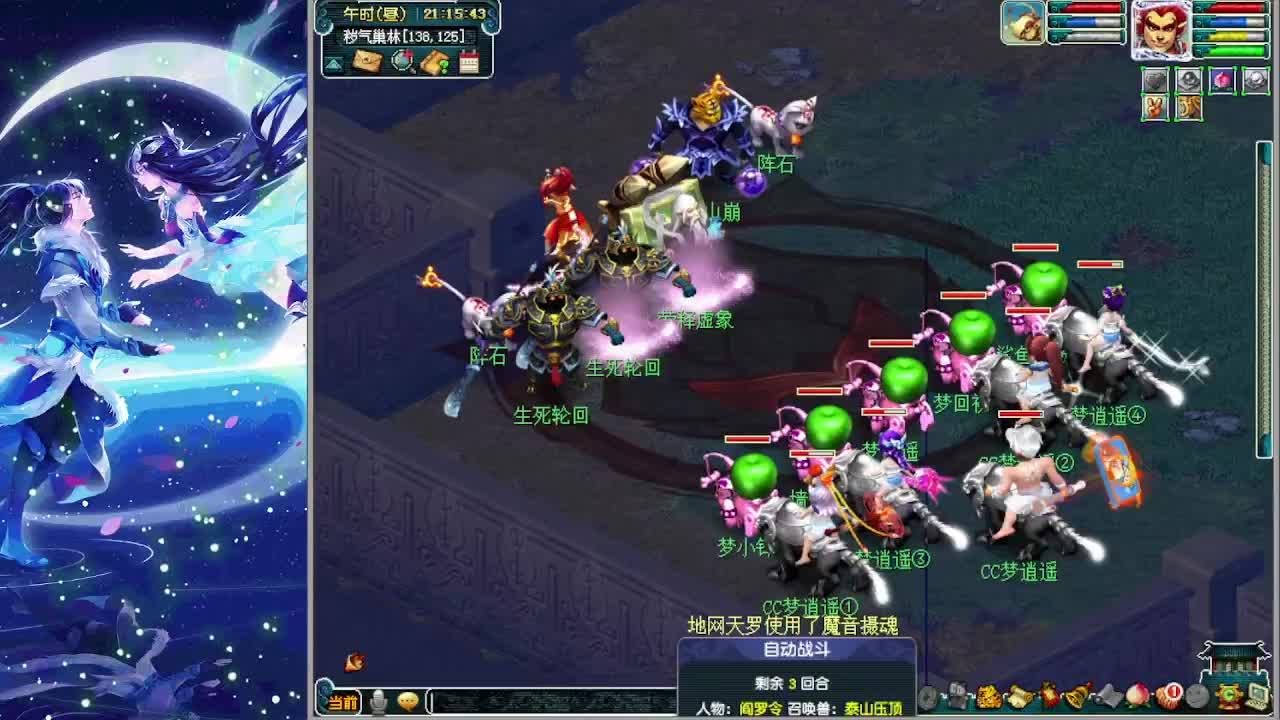Click the main character portrait in the top-right
This screenshot has height=720, width=1280.
pyautogui.click(x=1163, y=32)
